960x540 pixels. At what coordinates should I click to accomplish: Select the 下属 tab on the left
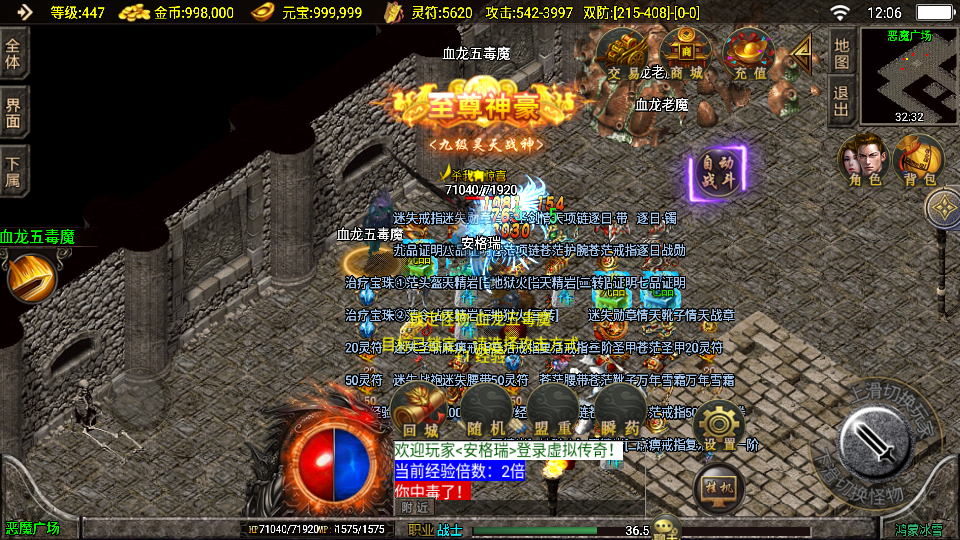(x=13, y=172)
